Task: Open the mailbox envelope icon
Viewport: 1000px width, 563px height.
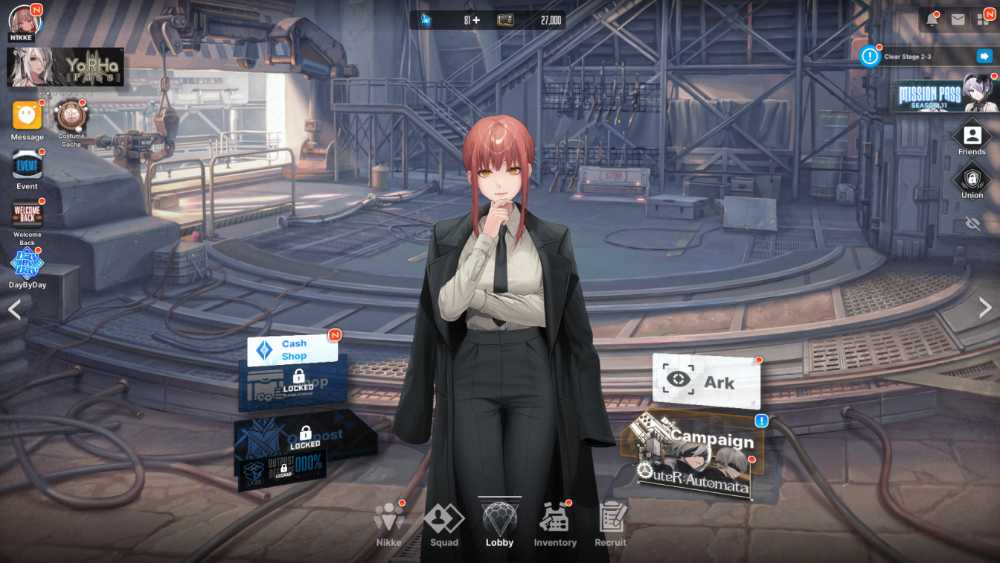Action: pyautogui.click(x=958, y=19)
